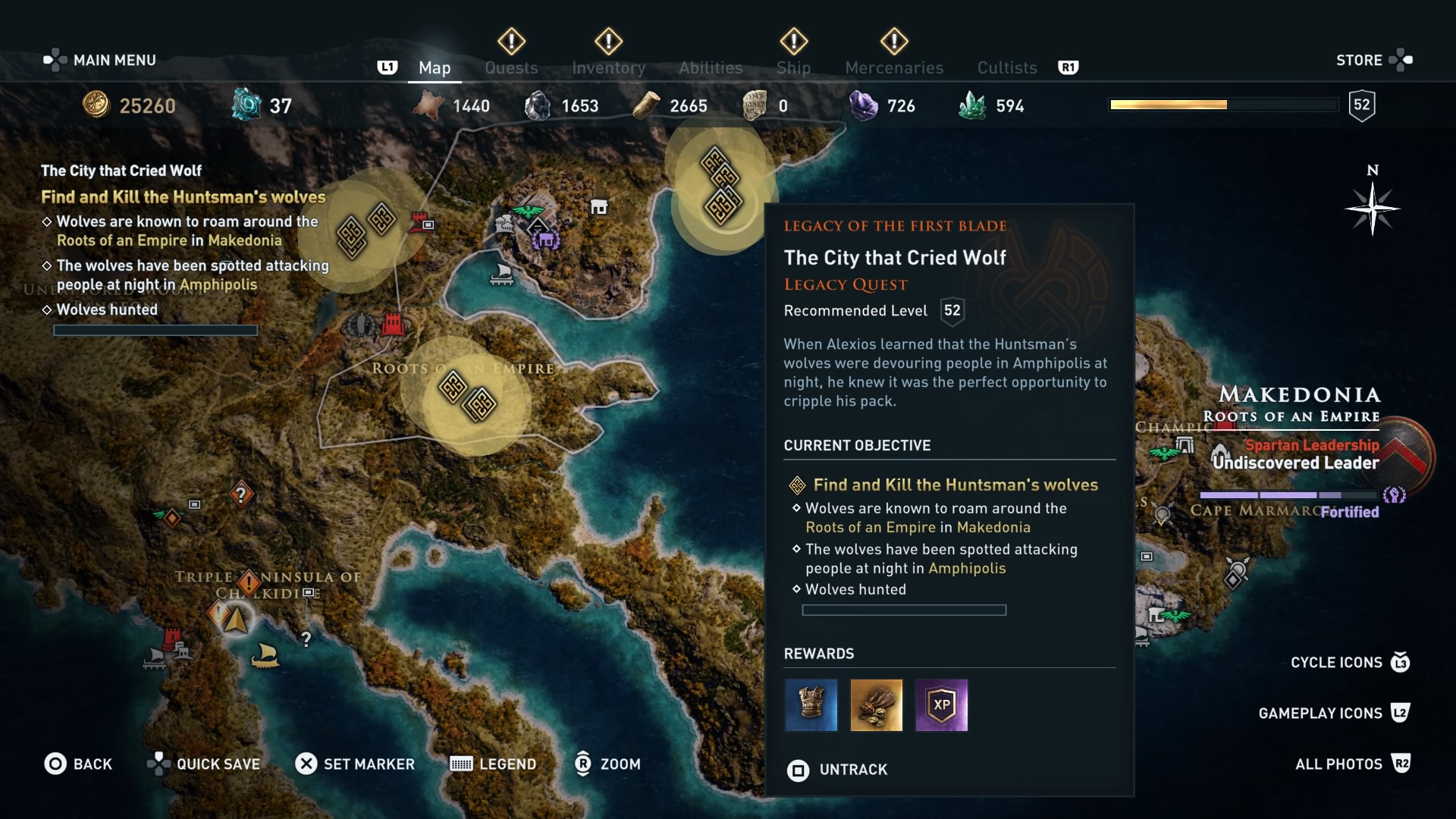Select the ship icon docked on the coast
This screenshot has height=819, width=1456.
503,275
